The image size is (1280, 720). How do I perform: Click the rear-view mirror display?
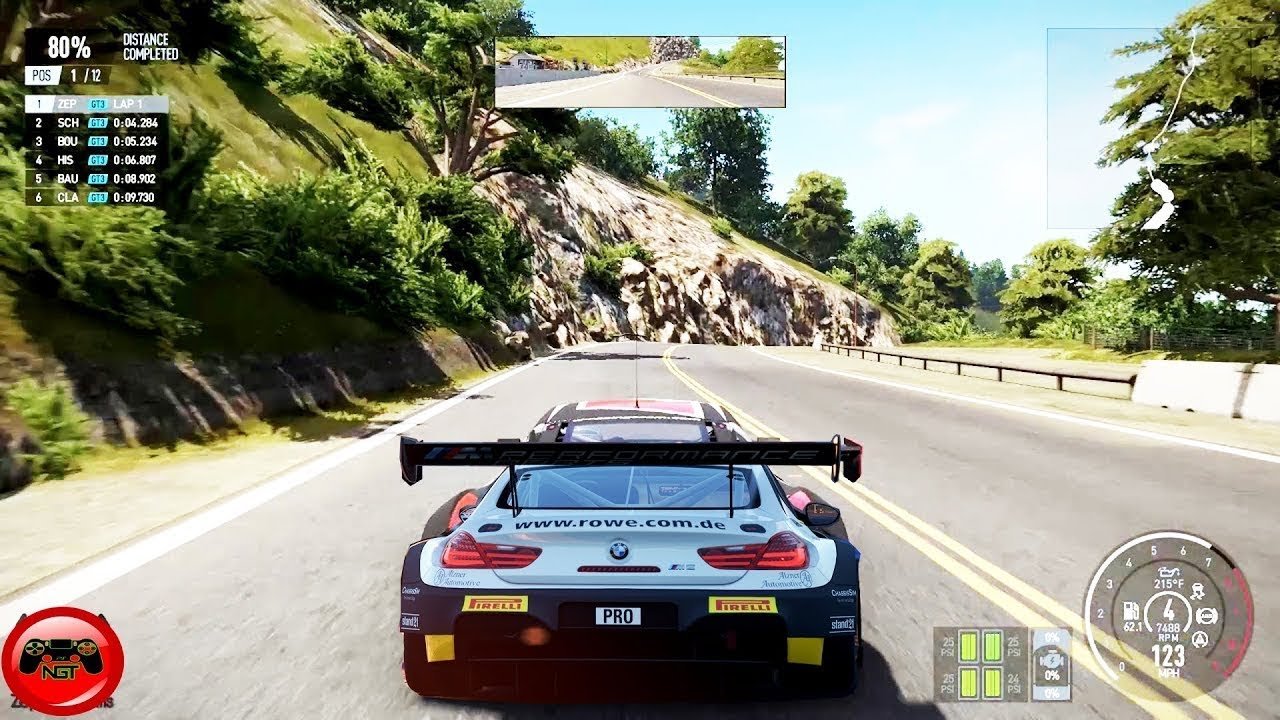[x=640, y=72]
